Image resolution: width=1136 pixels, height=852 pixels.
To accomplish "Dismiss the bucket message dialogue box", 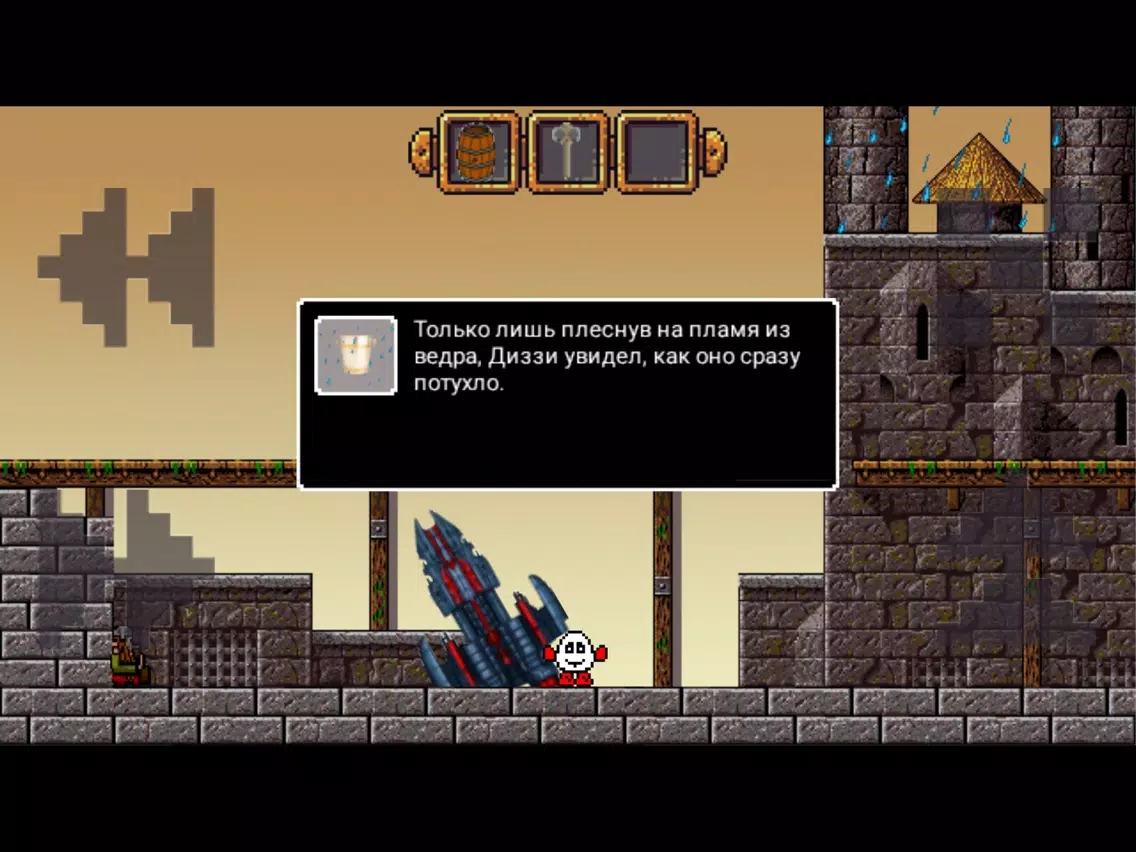I will [567, 393].
